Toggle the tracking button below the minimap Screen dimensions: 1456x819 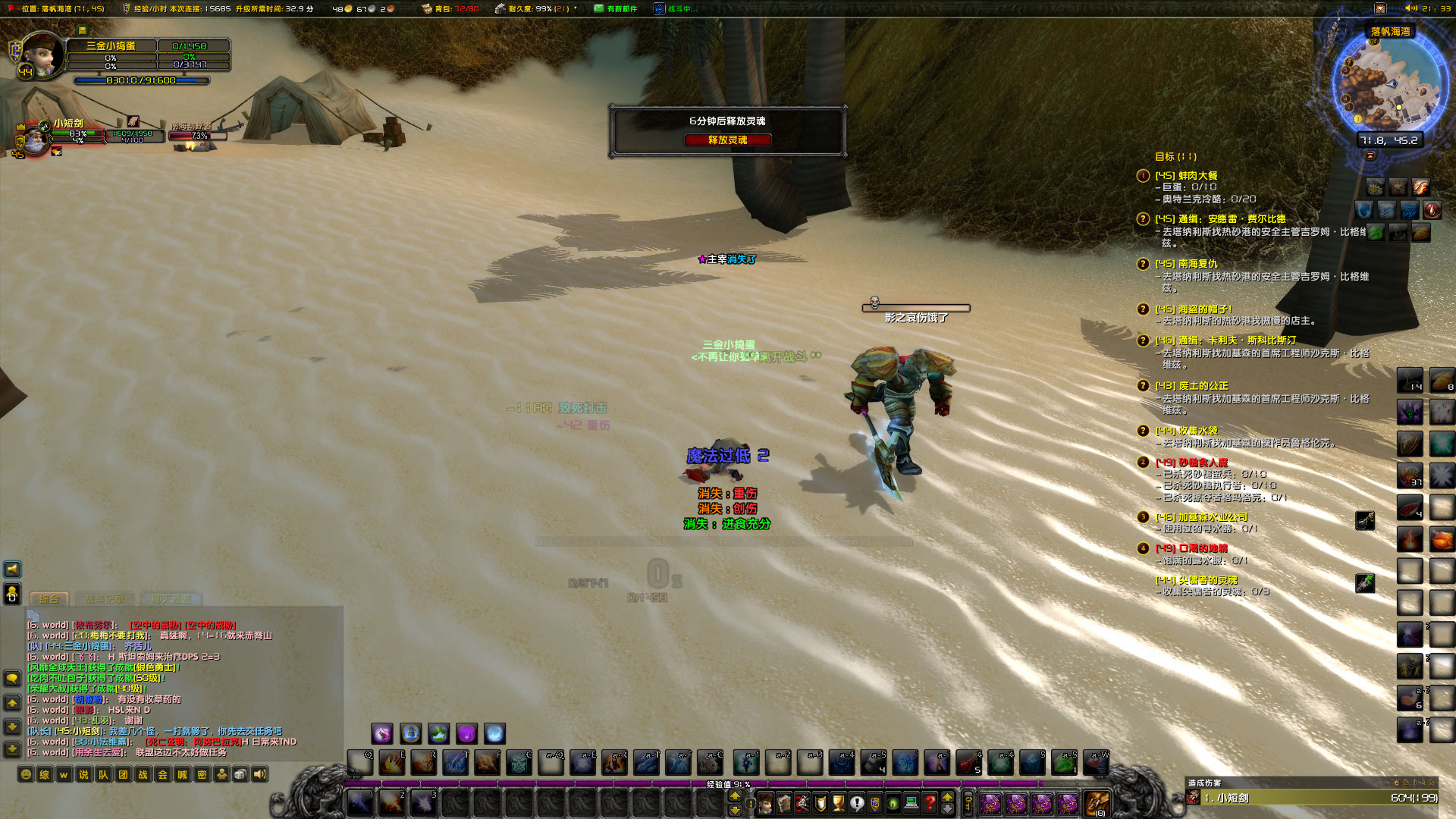coord(1370,155)
